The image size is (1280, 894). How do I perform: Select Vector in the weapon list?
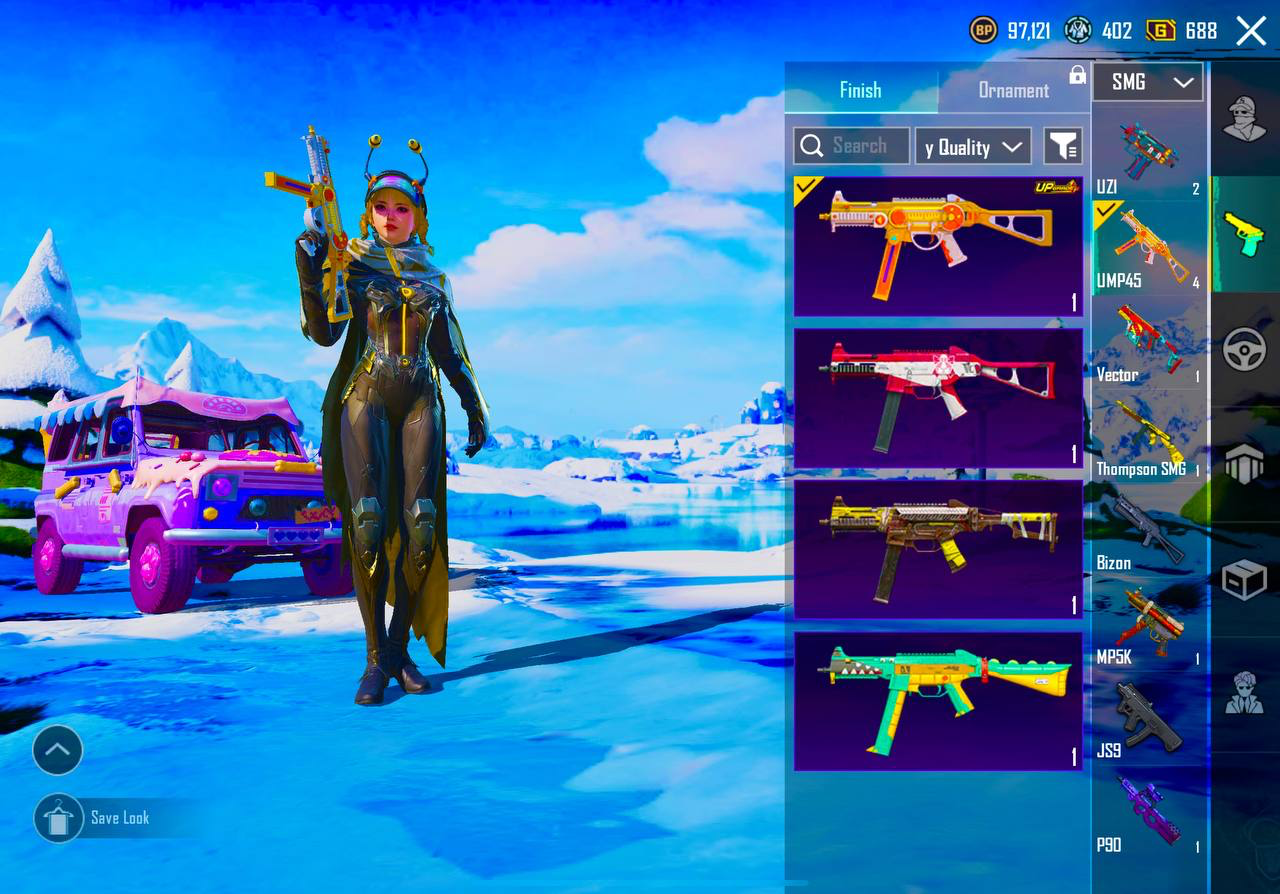click(x=1148, y=342)
